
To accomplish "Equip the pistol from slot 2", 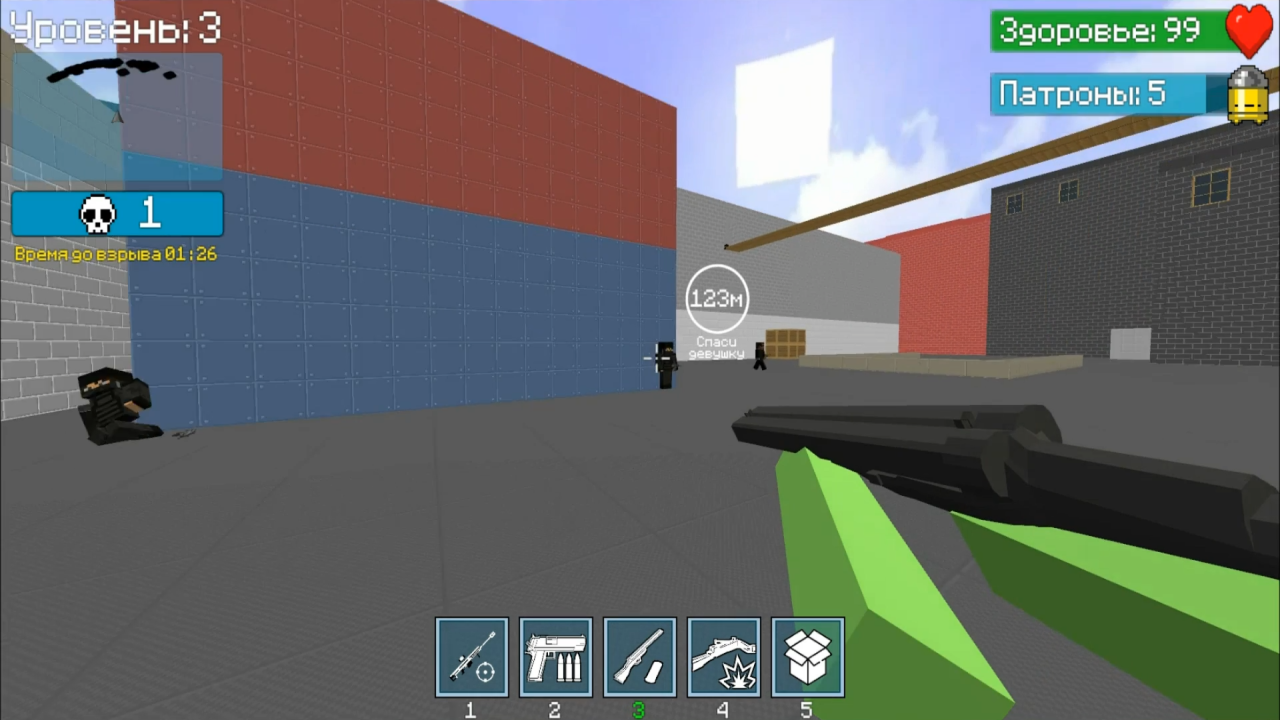I will pyautogui.click(x=555, y=657).
